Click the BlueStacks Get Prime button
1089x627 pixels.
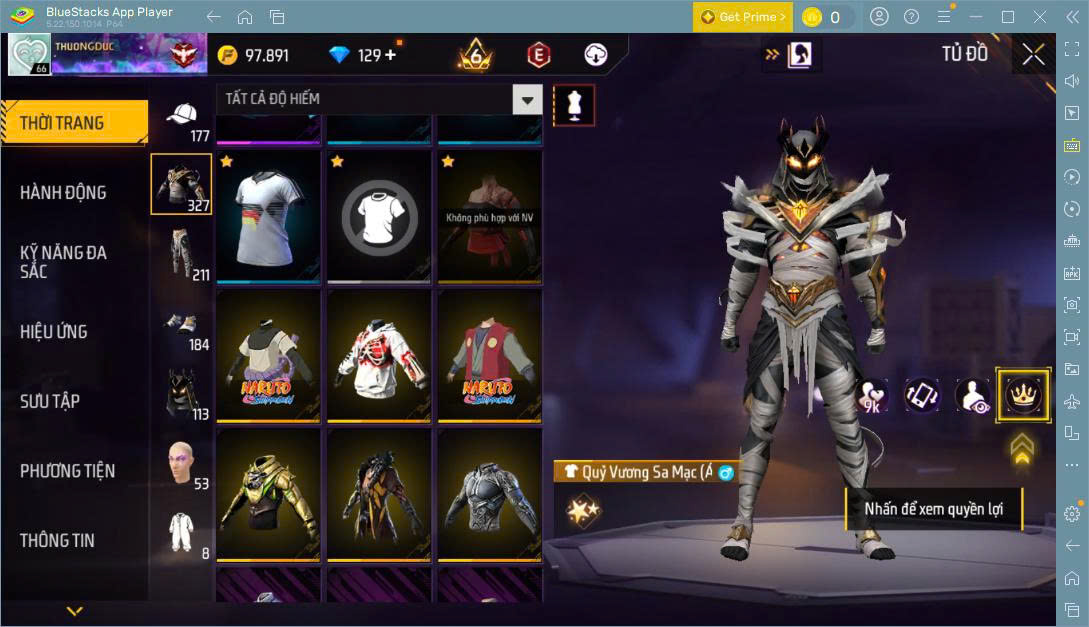742,17
